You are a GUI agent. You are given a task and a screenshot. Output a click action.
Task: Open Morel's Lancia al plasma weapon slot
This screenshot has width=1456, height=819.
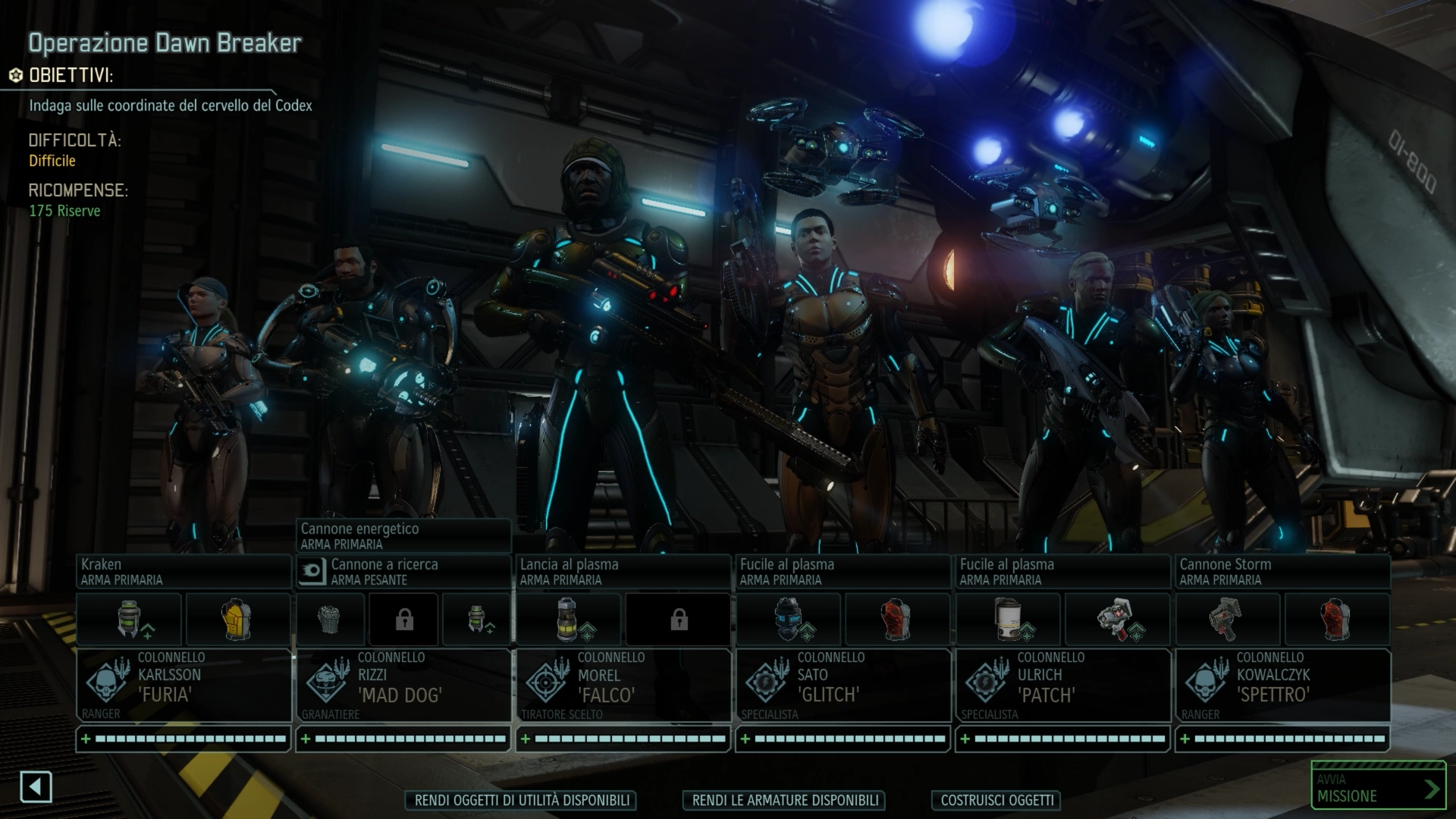coord(623,572)
